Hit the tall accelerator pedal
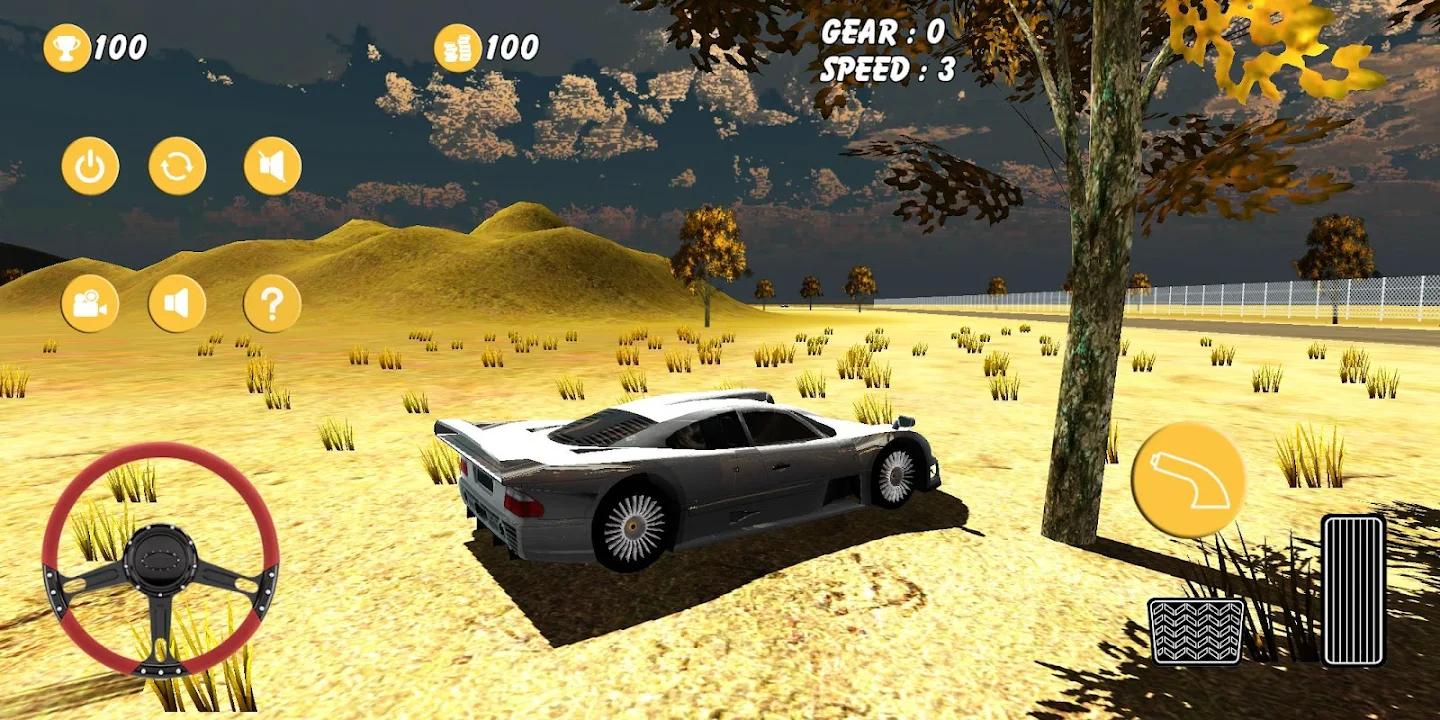 pos(1353,590)
